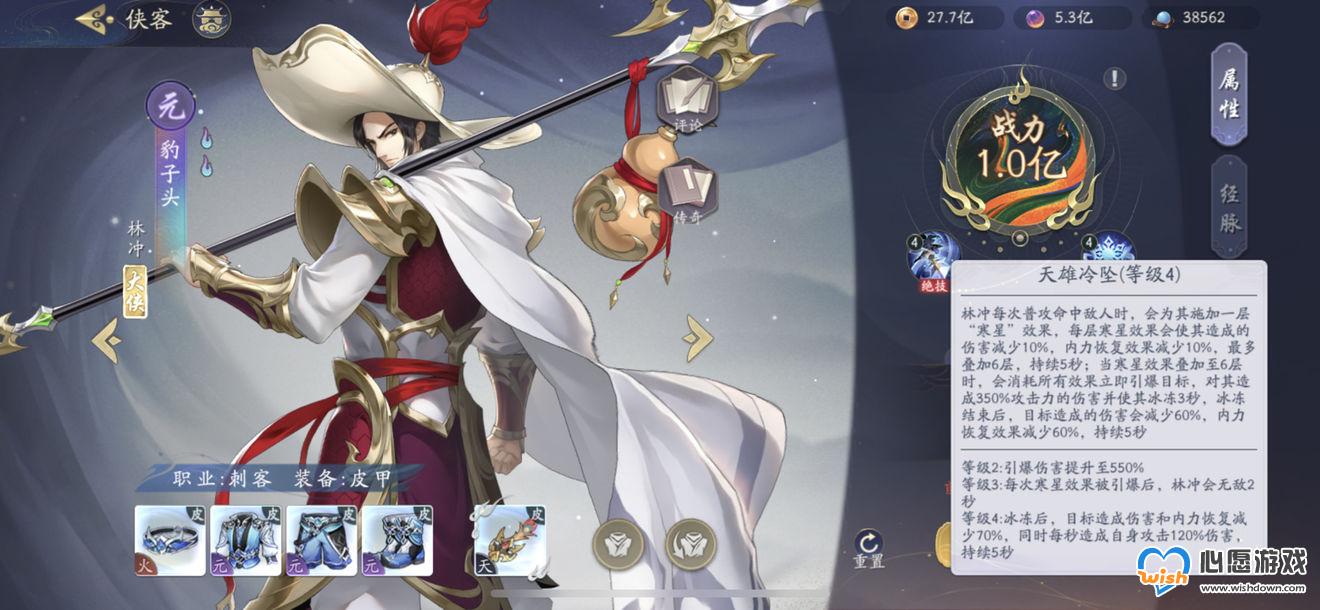Image resolution: width=1320 pixels, height=610 pixels.
Task: Show the previous hero with left arrow
Action: [106, 342]
